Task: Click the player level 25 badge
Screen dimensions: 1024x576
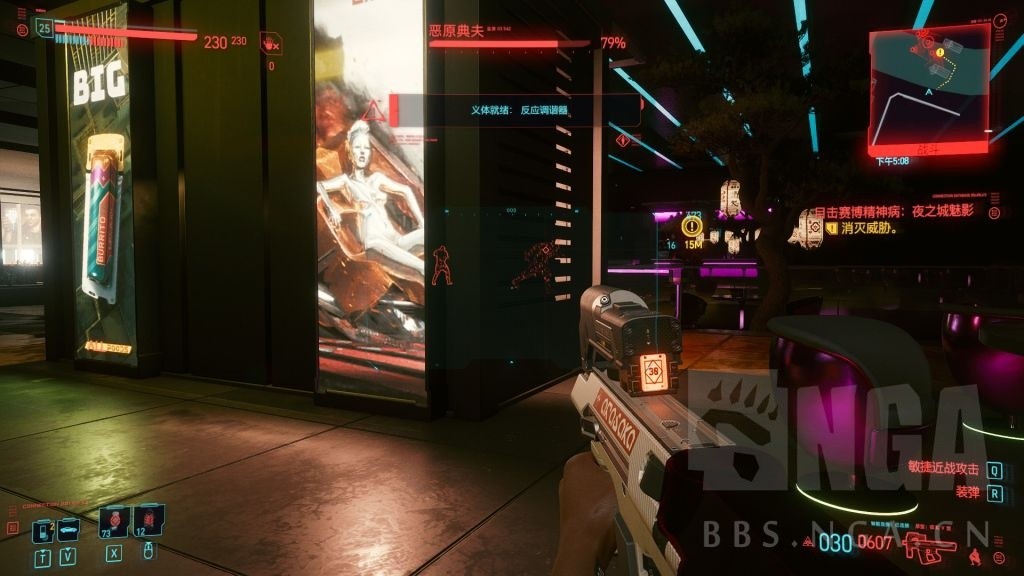Action: pos(43,29)
